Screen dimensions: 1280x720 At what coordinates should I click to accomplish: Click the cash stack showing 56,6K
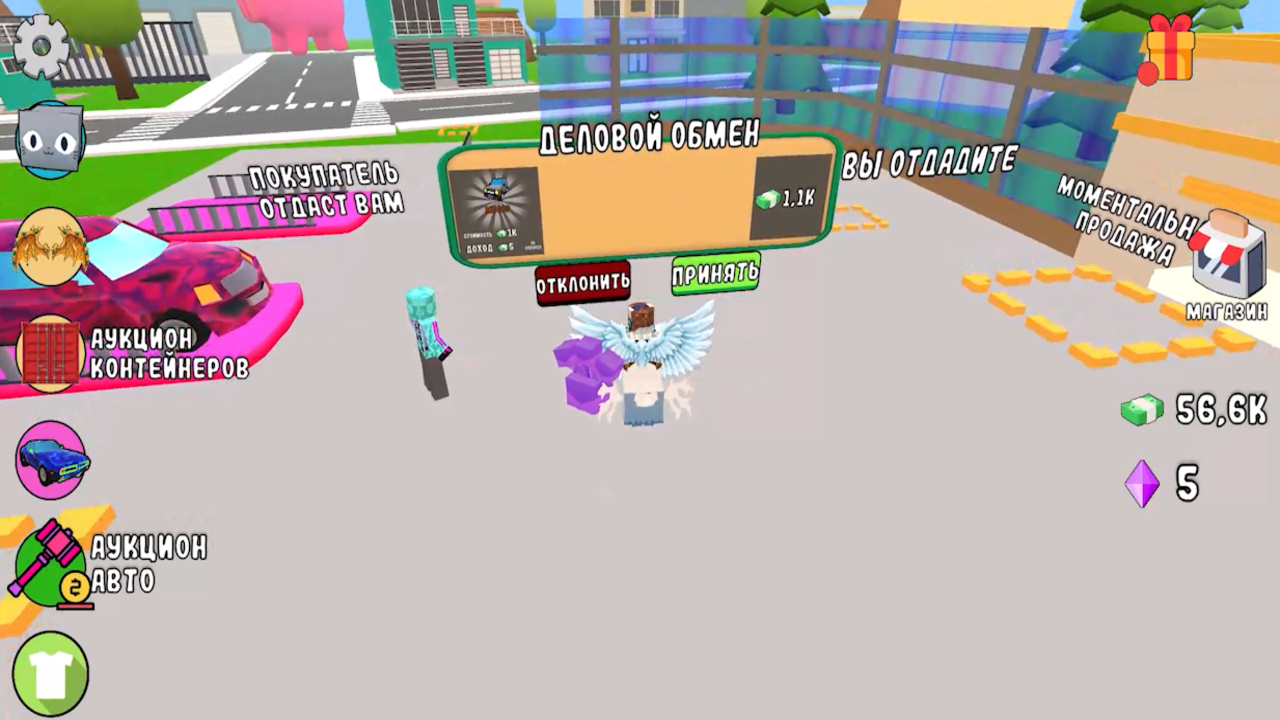click(1144, 410)
